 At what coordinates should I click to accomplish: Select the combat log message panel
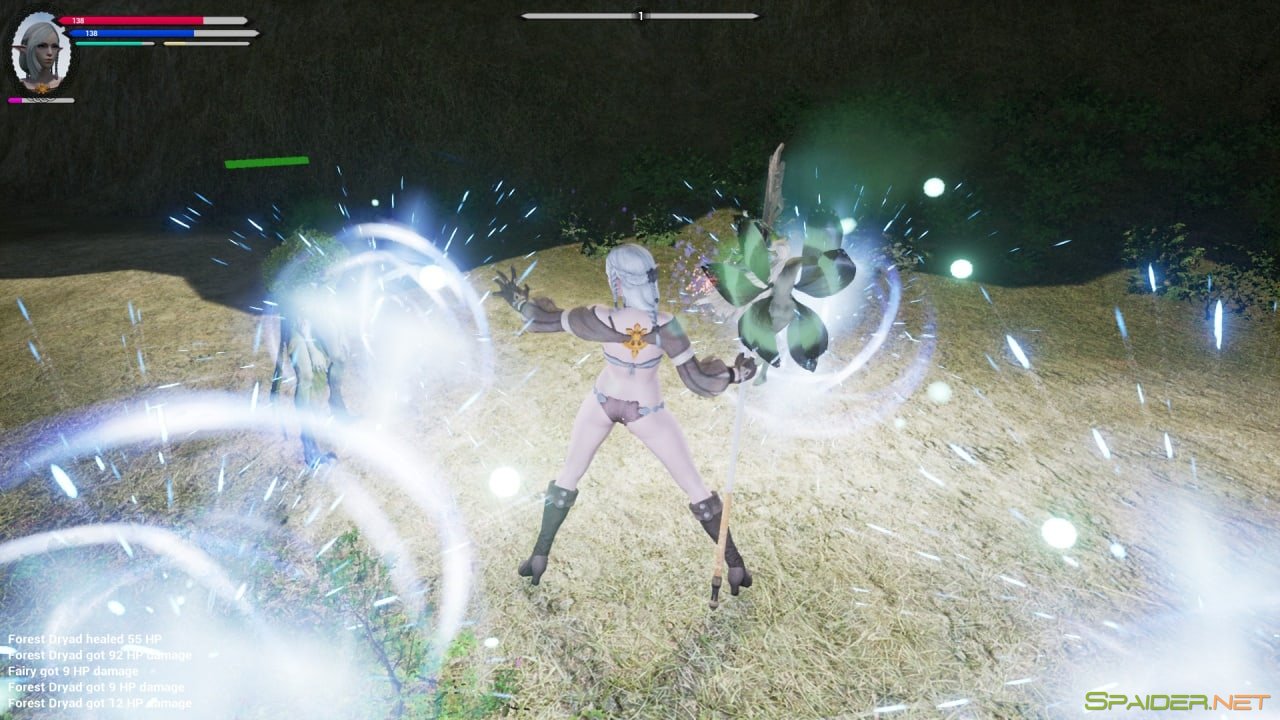[x=97, y=671]
